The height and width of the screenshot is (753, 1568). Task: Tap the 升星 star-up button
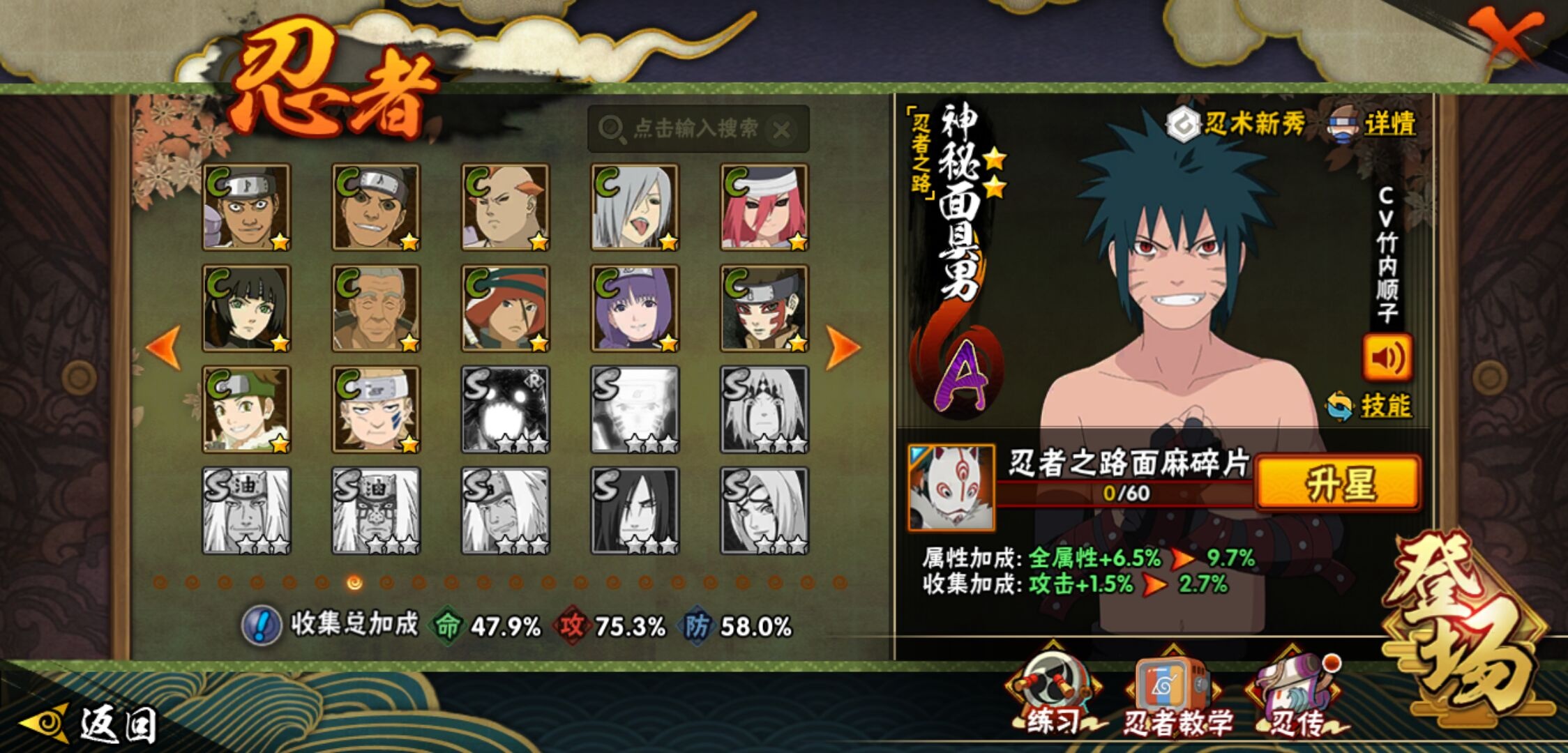point(1338,484)
